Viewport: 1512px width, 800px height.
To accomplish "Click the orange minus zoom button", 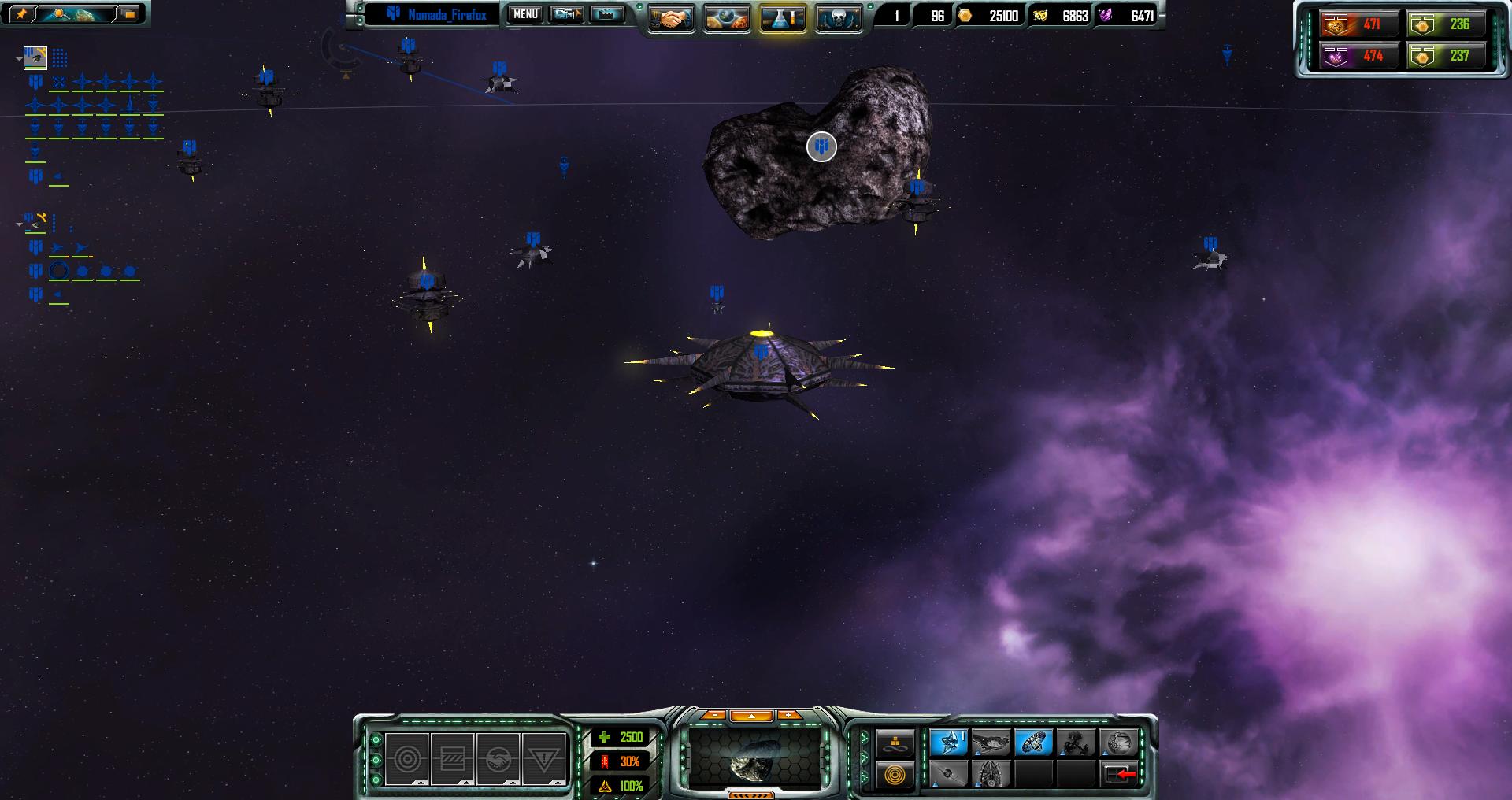I will click(x=713, y=715).
